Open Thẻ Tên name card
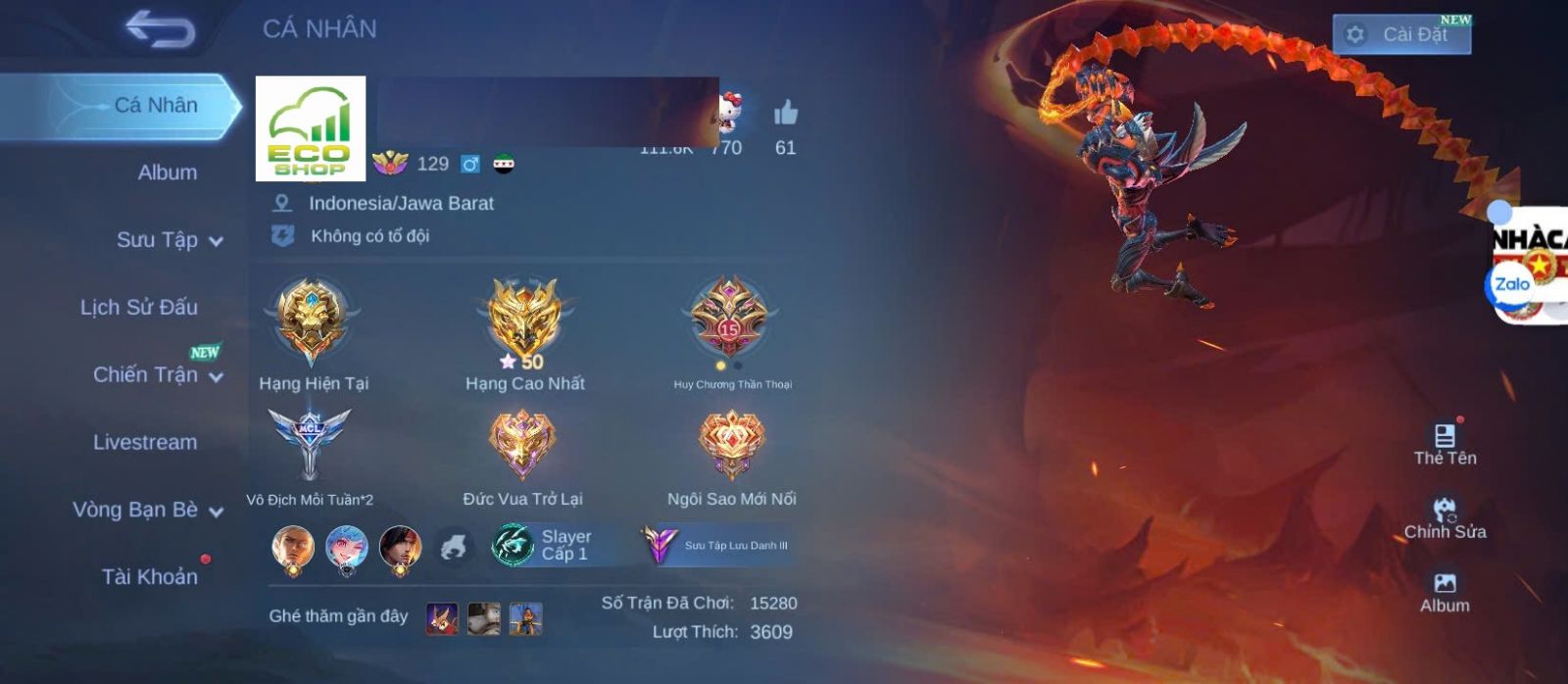The height and width of the screenshot is (684, 1568). (x=1445, y=443)
